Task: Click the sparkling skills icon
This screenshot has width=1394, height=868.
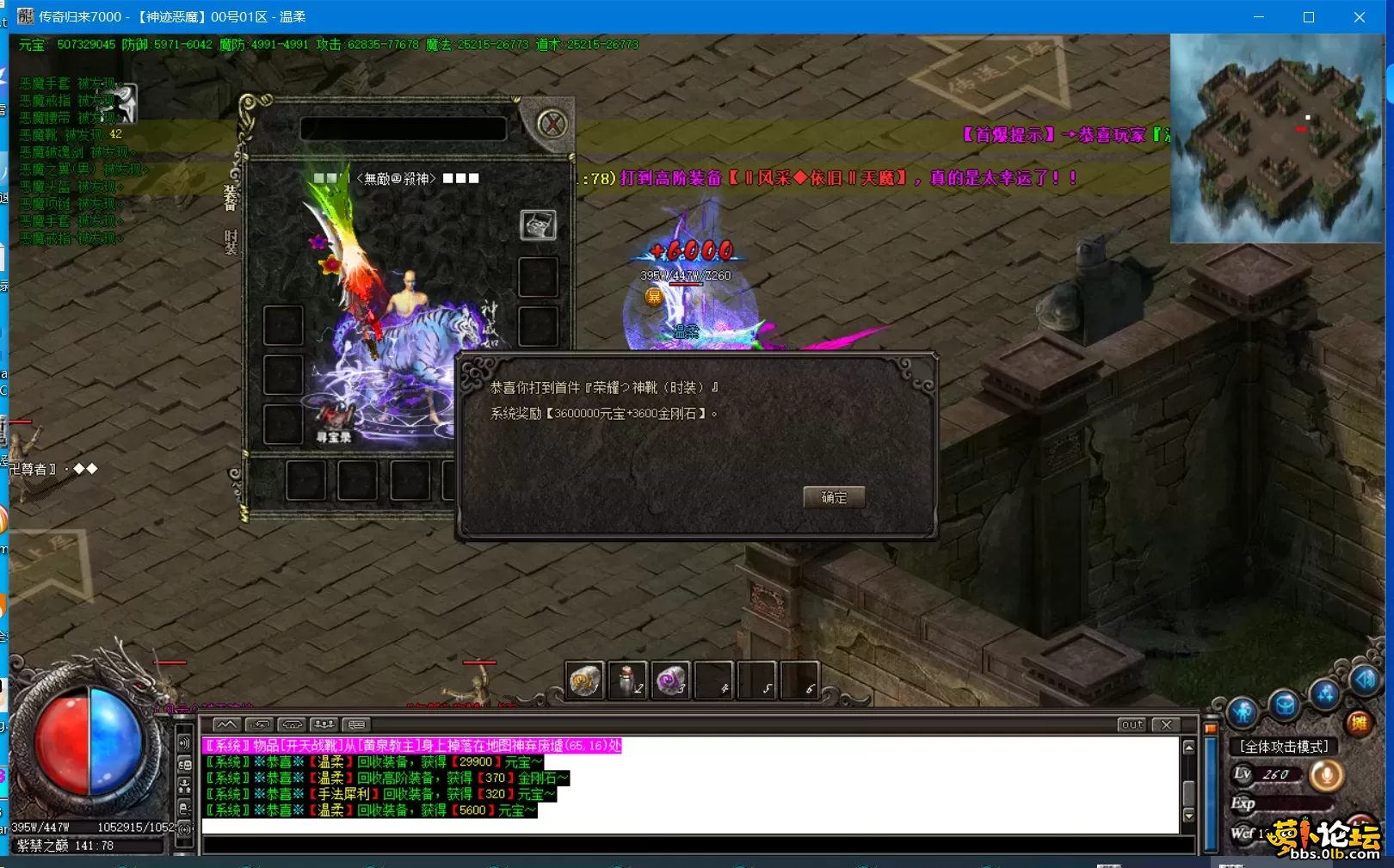Action: pos(1325,693)
